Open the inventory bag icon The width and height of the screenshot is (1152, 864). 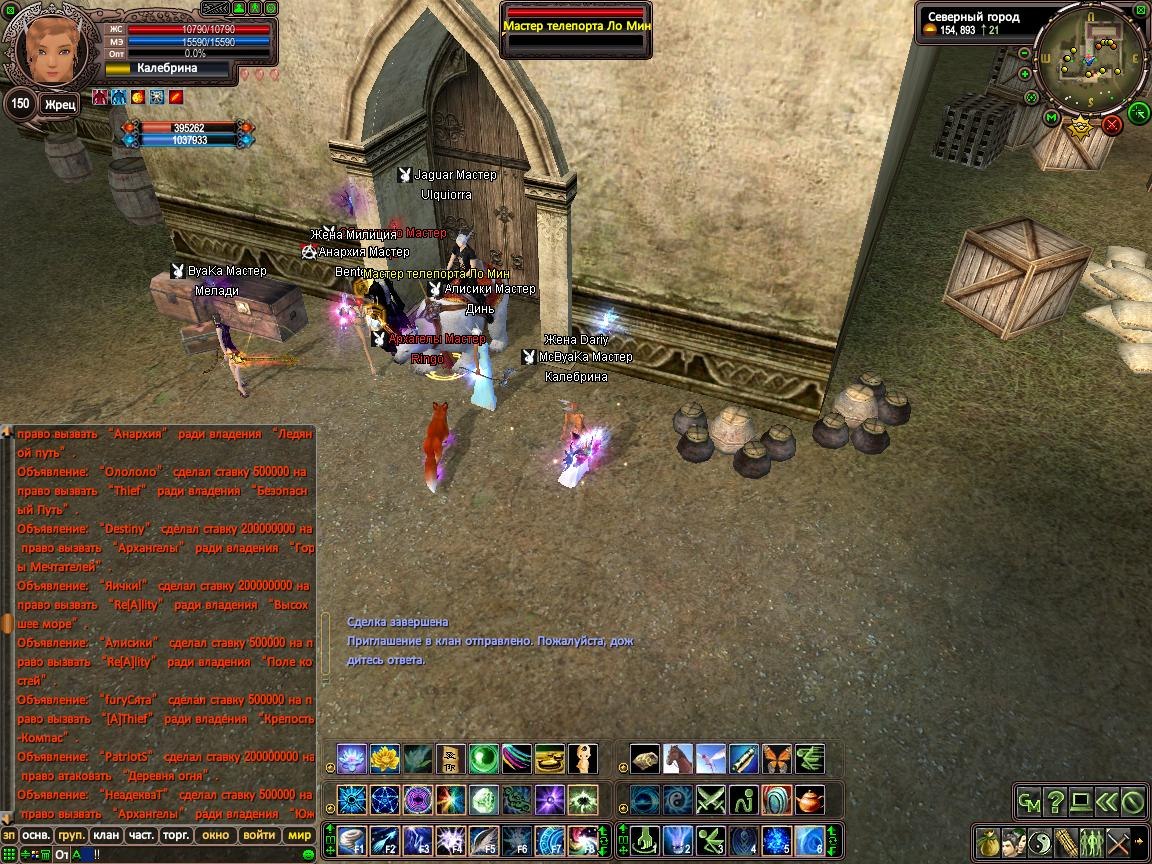988,841
